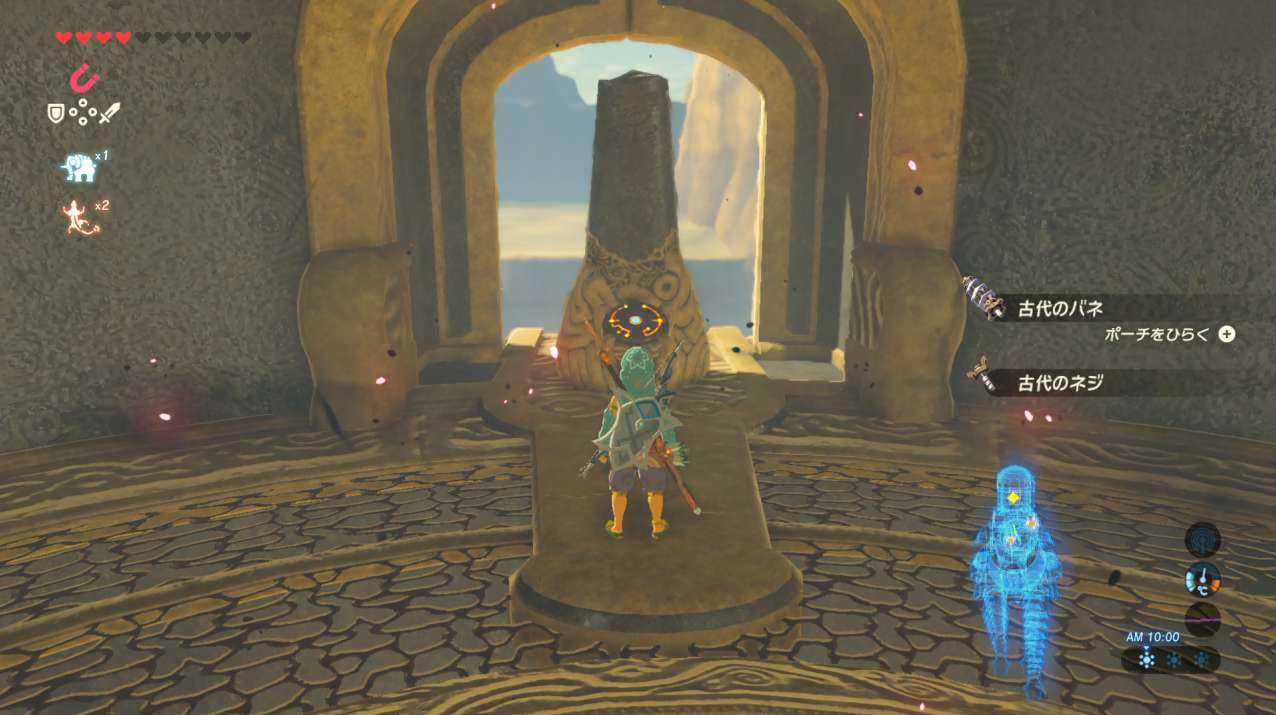Choose the sword weapon quick-select icon
1276x715 pixels.
(x=109, y=113)
